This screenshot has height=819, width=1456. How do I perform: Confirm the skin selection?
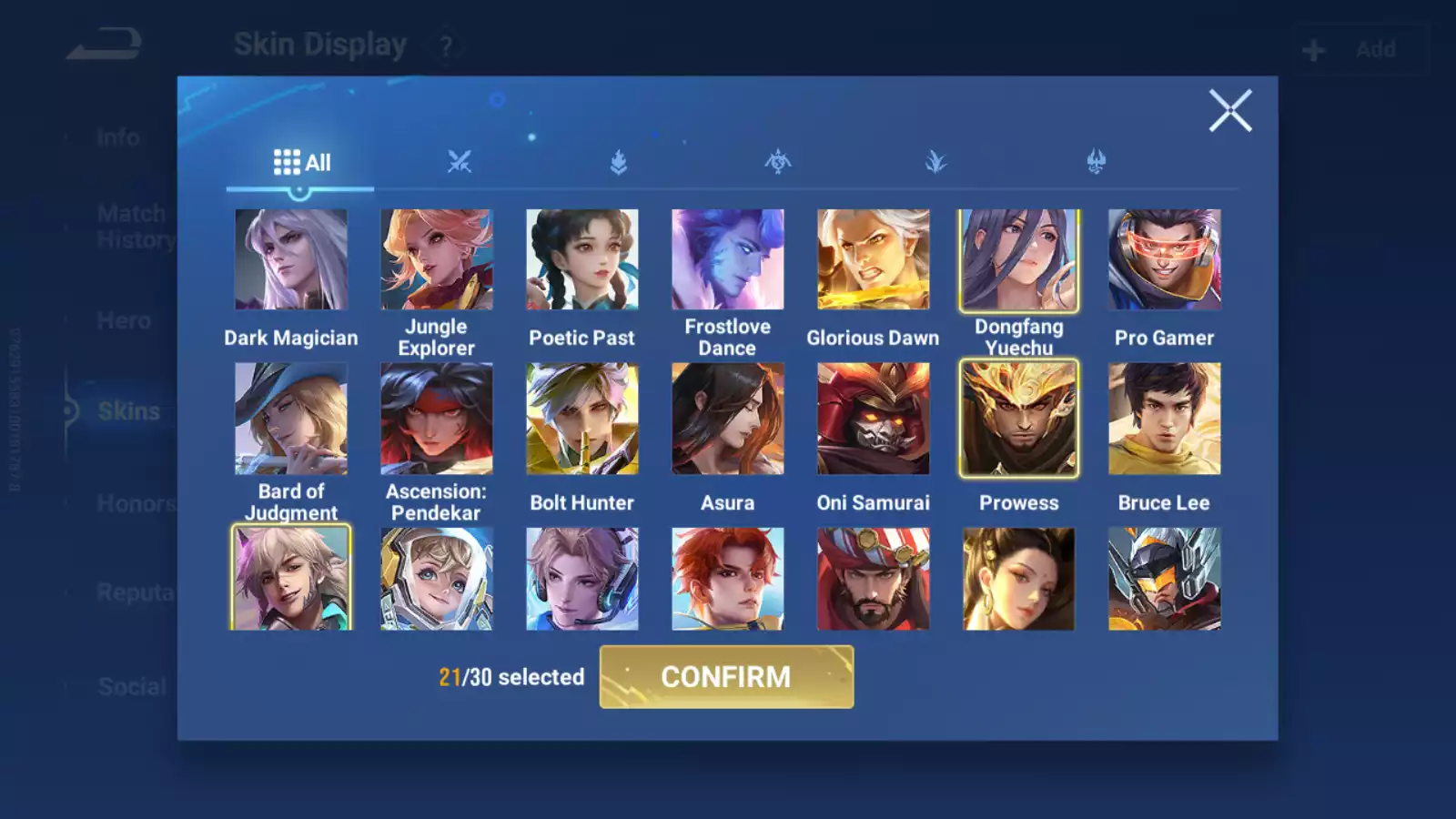pyautogui.click(x=726, y=677)
